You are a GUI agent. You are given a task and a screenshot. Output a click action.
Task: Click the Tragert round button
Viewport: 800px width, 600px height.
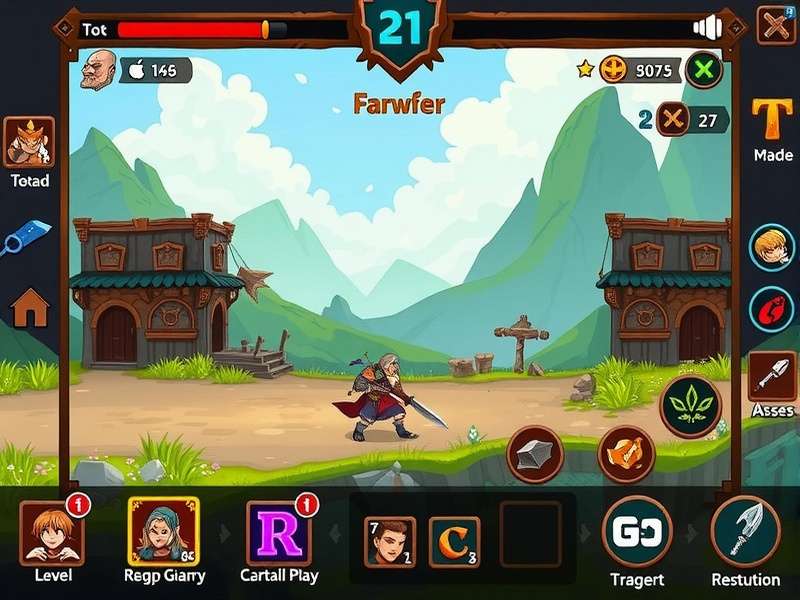(636, 530)
